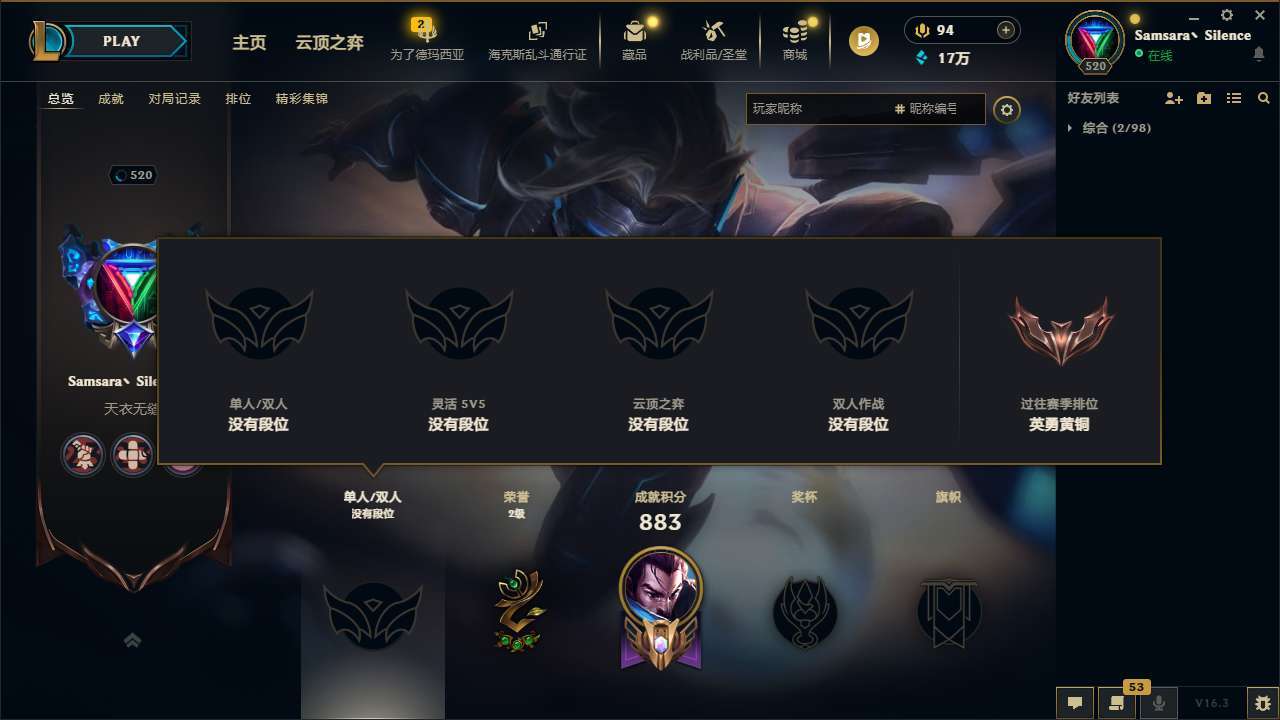Click the add-friend icon in friends panel
The image size is (1280, 720).
coord(1174,98)
